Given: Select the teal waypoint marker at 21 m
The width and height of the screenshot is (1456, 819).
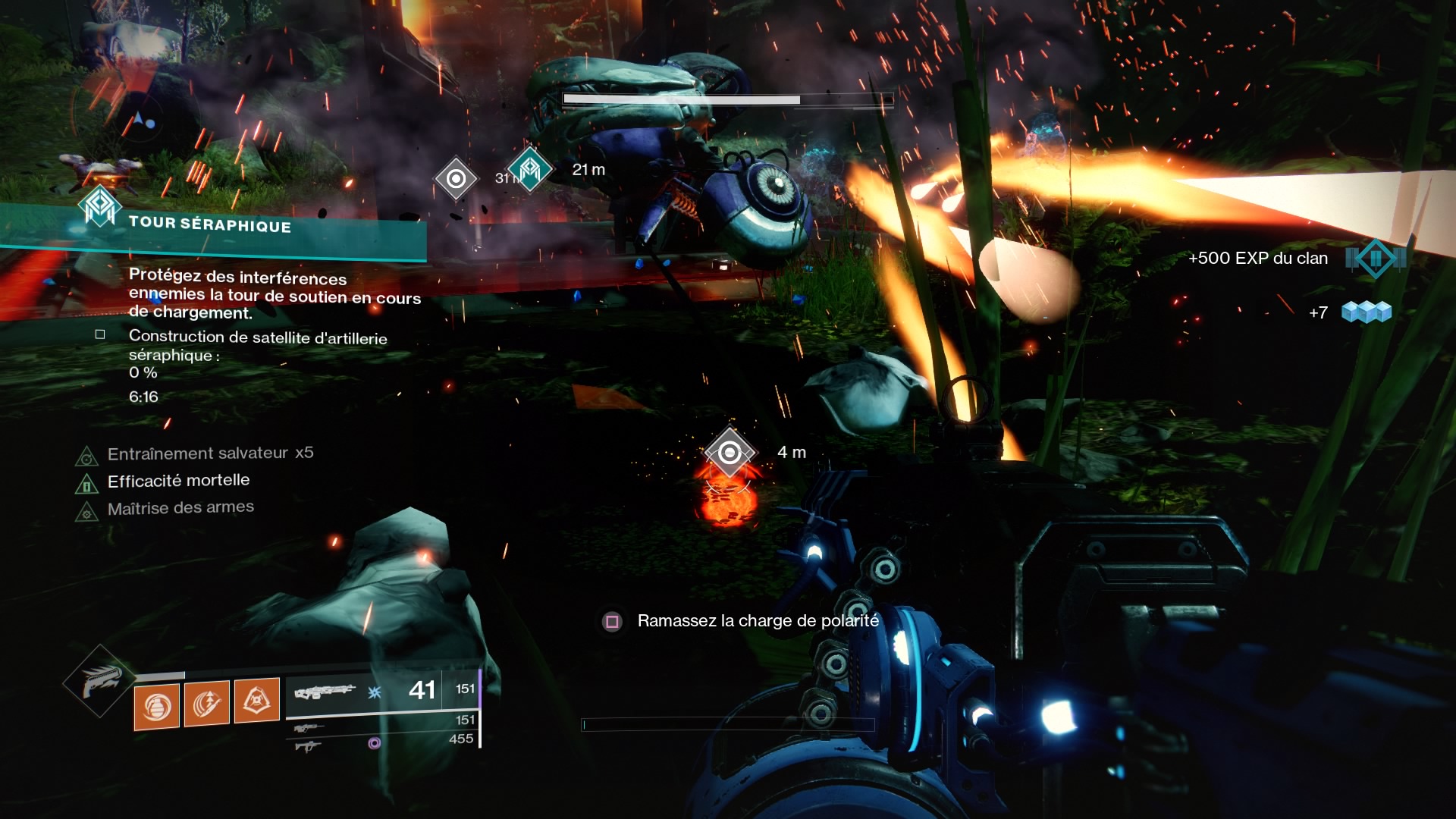Looking at the screenshot, I should click(x=529, y=169).
